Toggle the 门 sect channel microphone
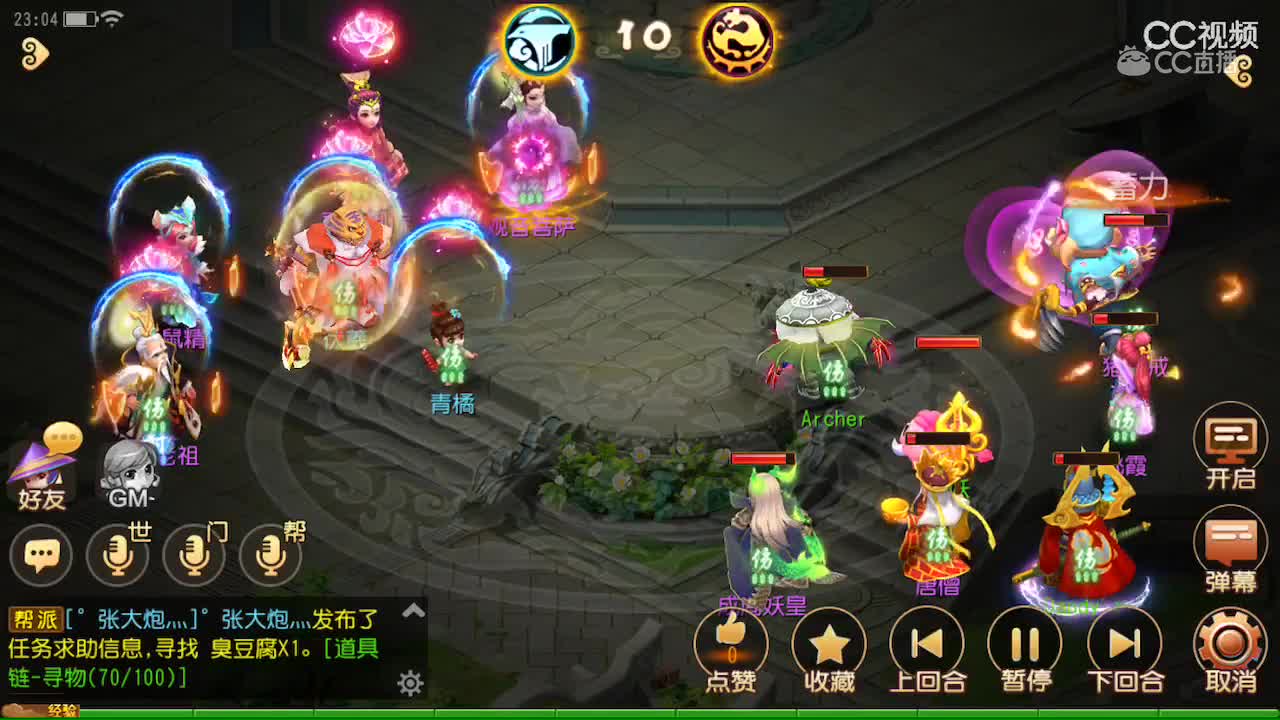This screenshot has width=1280, height=720. click(x=192, y=553)
